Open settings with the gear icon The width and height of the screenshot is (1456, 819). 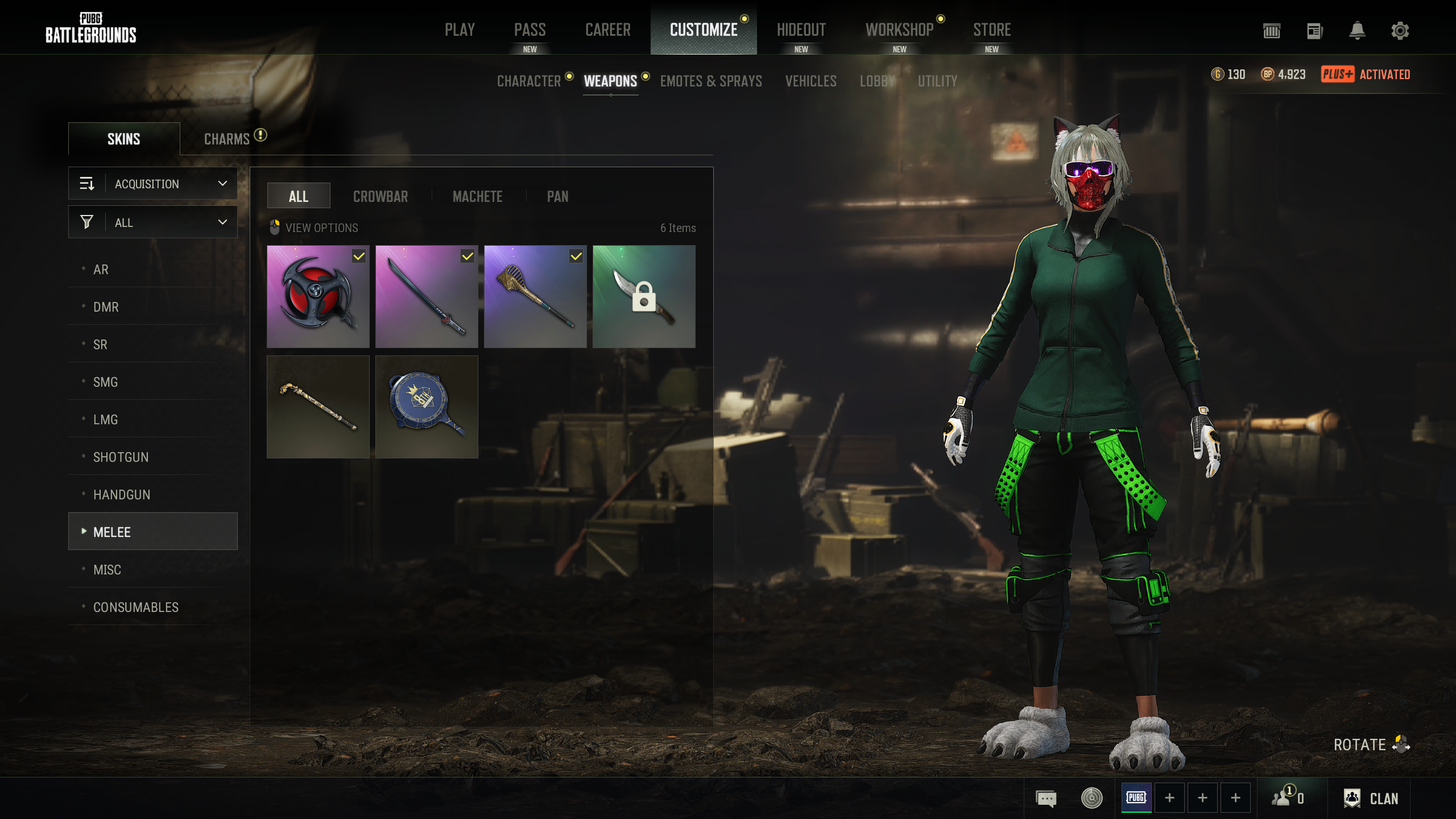1400,31
